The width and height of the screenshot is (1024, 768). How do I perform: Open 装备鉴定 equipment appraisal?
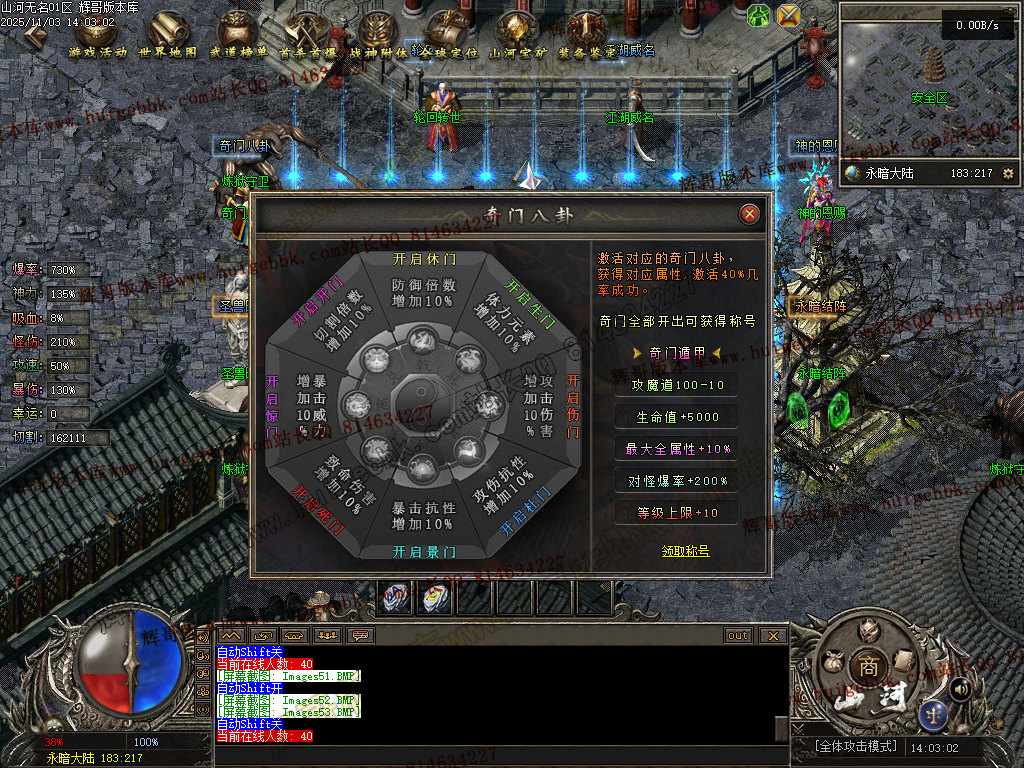pos(587,36)
